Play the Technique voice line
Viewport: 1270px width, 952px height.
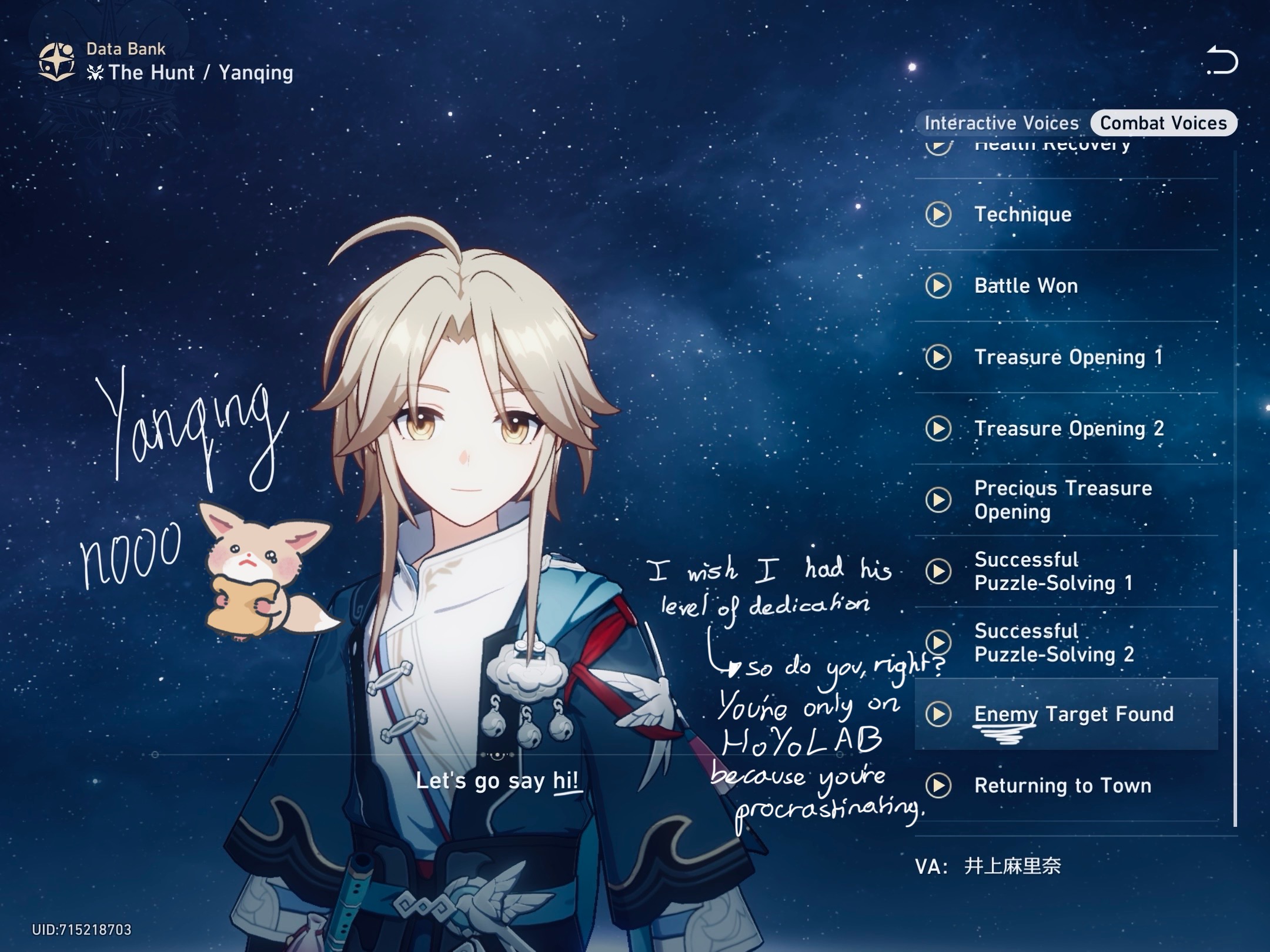click(939, 215)
